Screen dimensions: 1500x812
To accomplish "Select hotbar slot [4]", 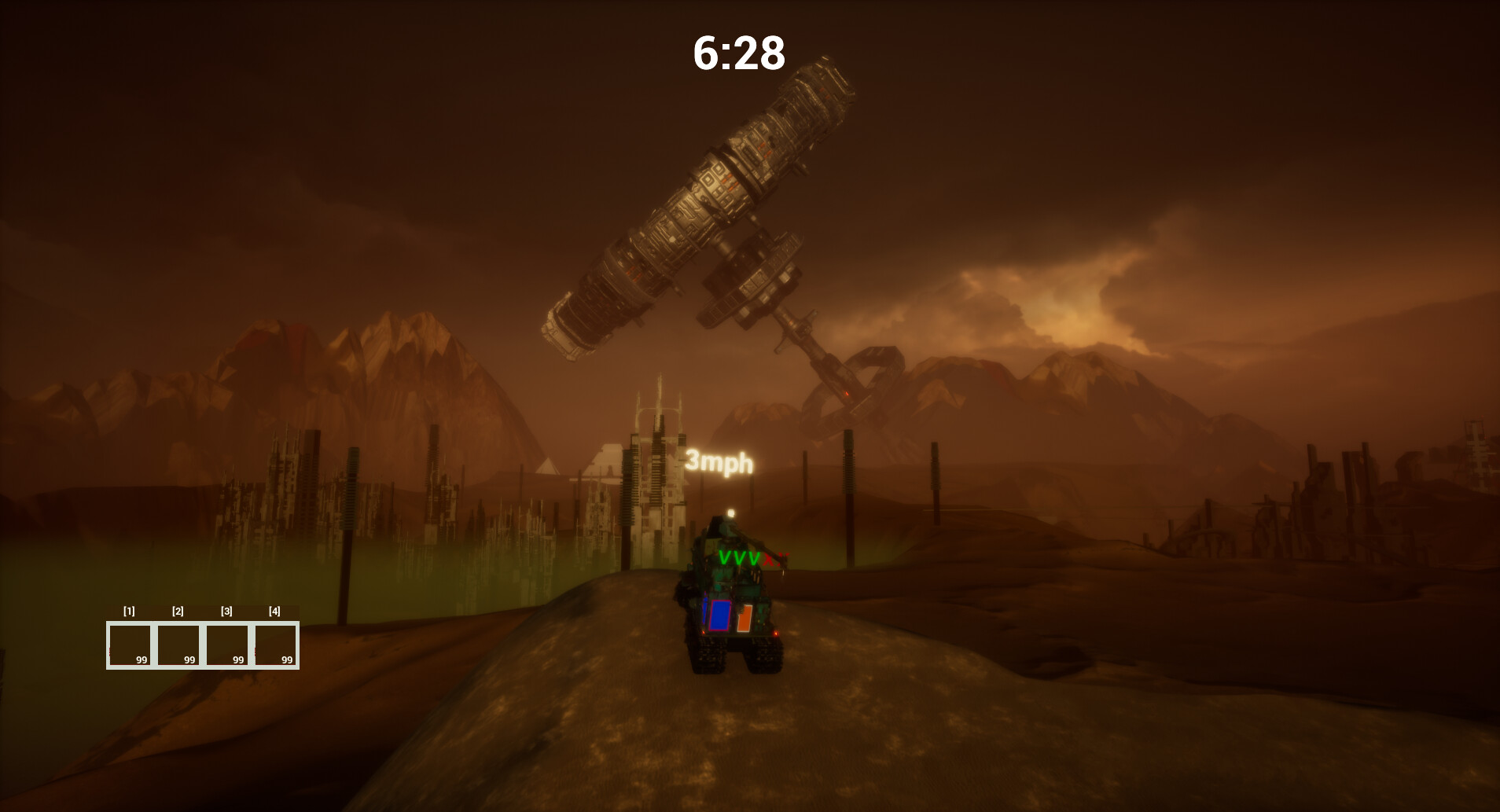I will (x=276, y=644).
